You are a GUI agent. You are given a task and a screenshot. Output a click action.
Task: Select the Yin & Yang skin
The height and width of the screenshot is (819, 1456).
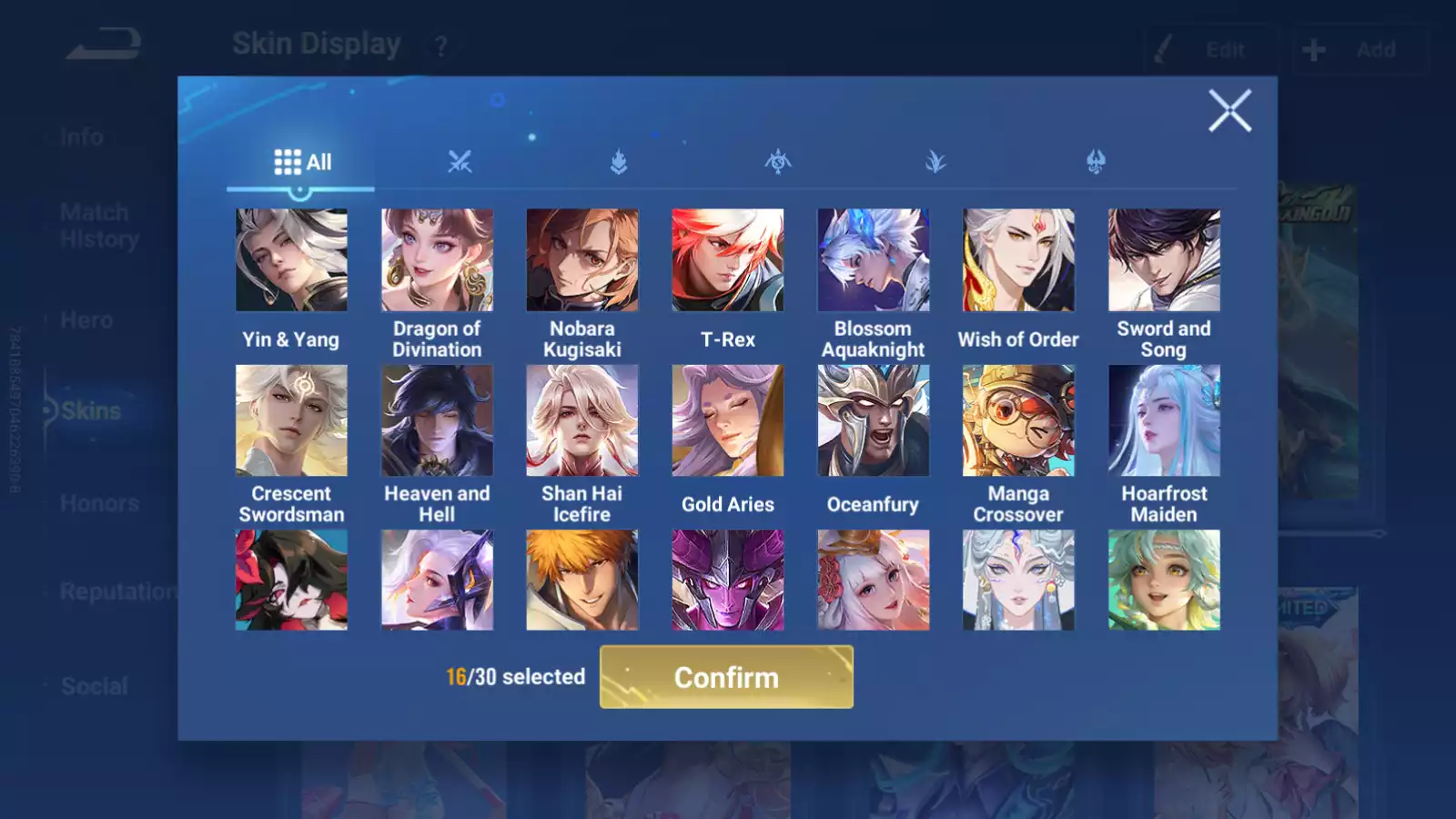[x=291, y=260]
